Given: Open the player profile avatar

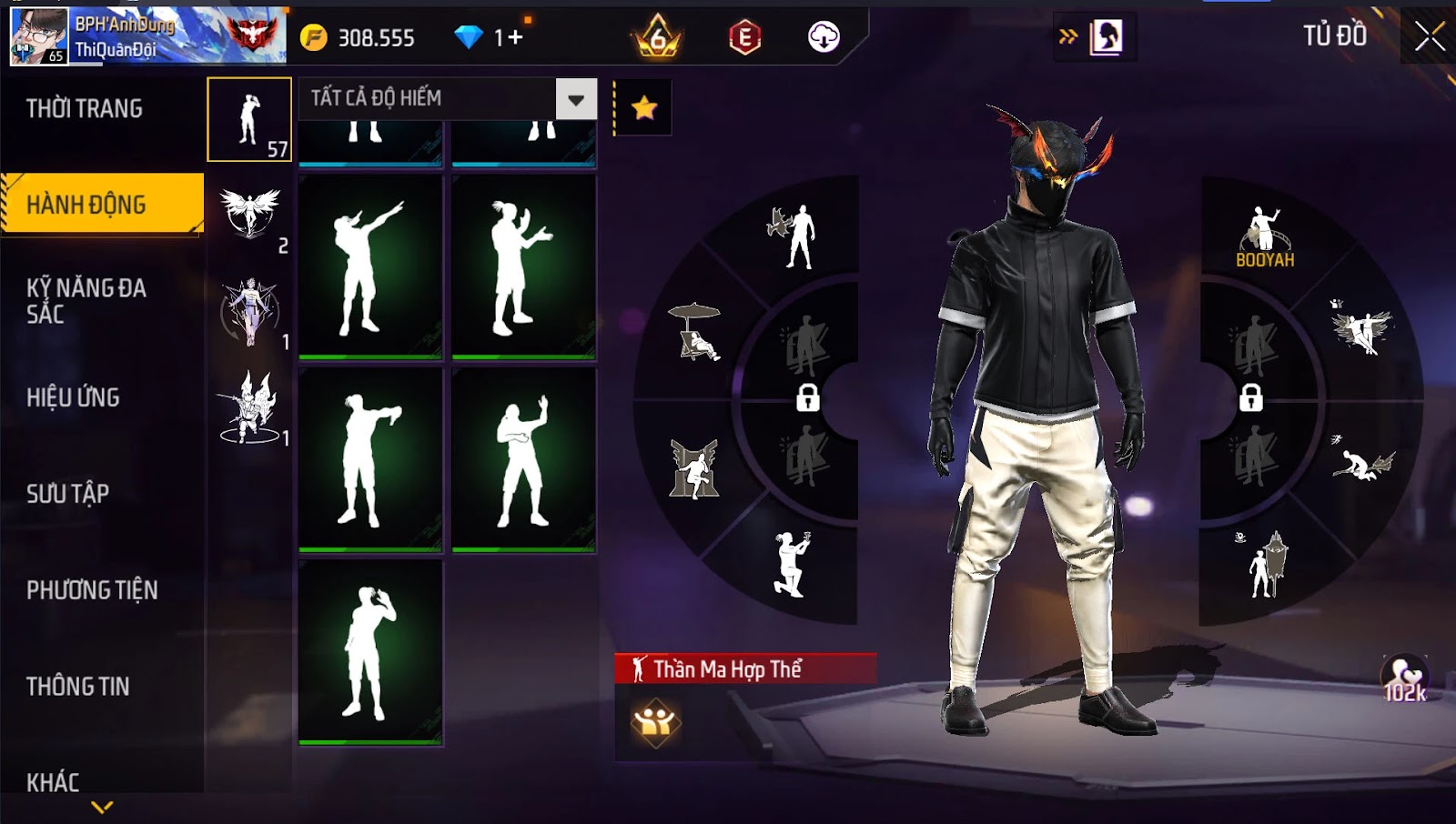Looking at the screenshot, I should coord(39,36).
